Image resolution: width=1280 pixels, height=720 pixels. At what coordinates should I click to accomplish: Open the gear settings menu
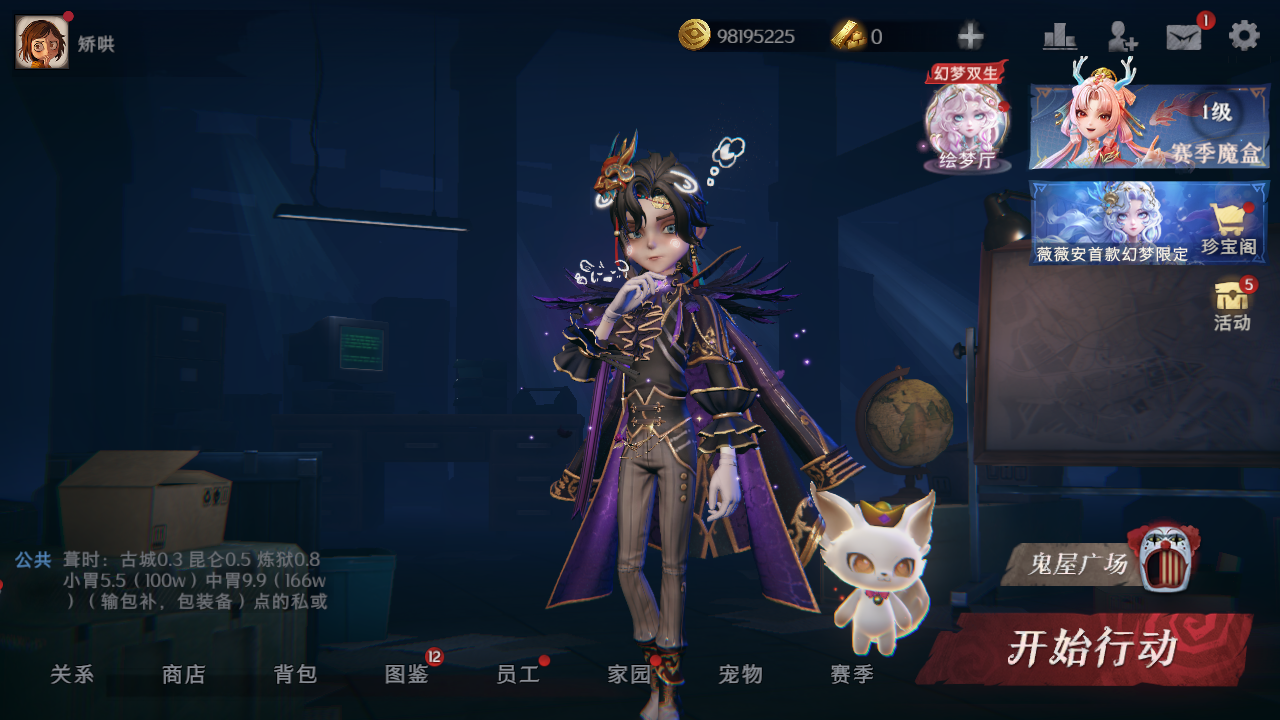[1244, 36]
